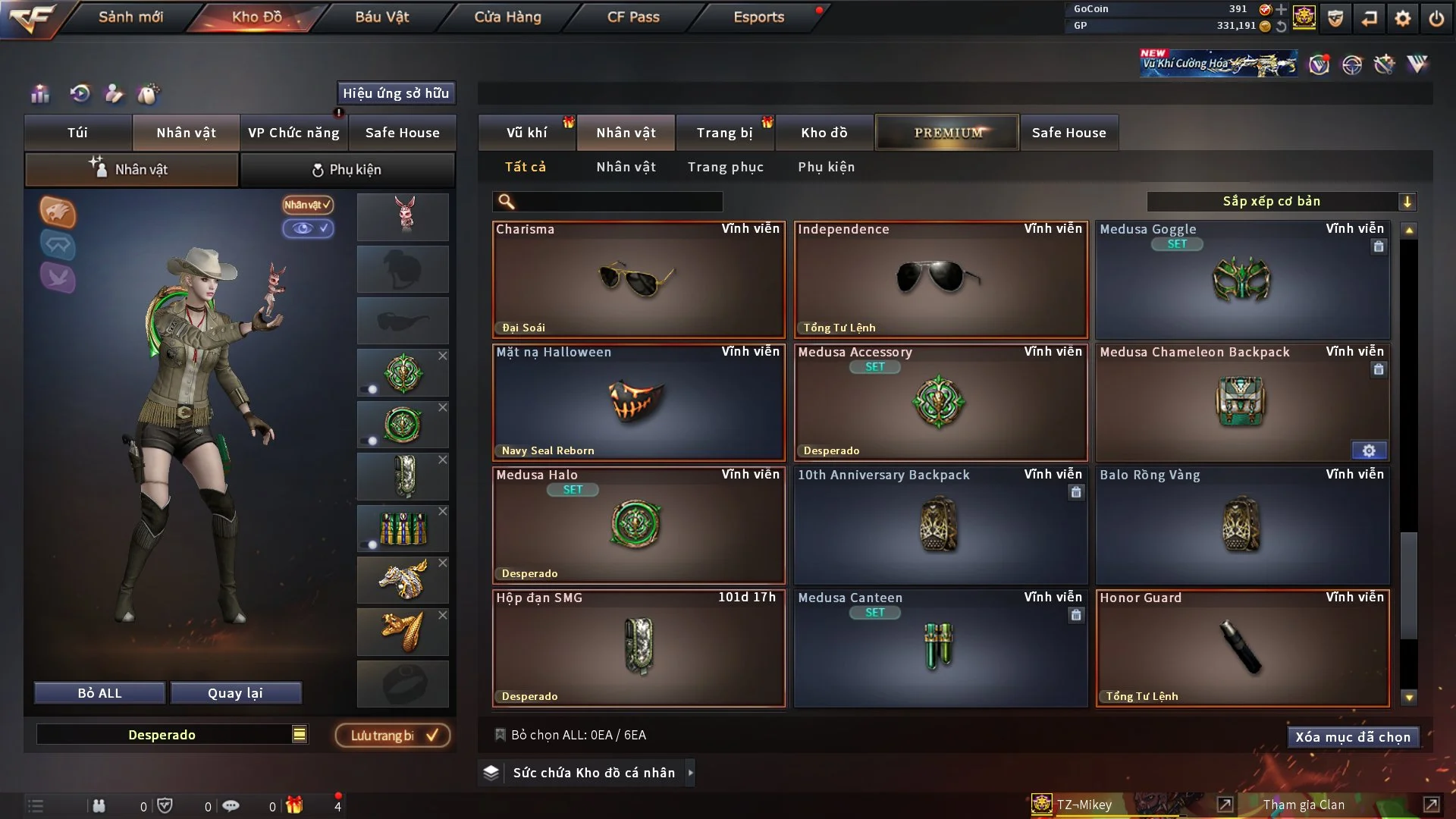Viewport: 1456px width, 819px height.
Task: Expand the Suc chua Kho do ca nhan arrow
Action: [x=691, y=773]
